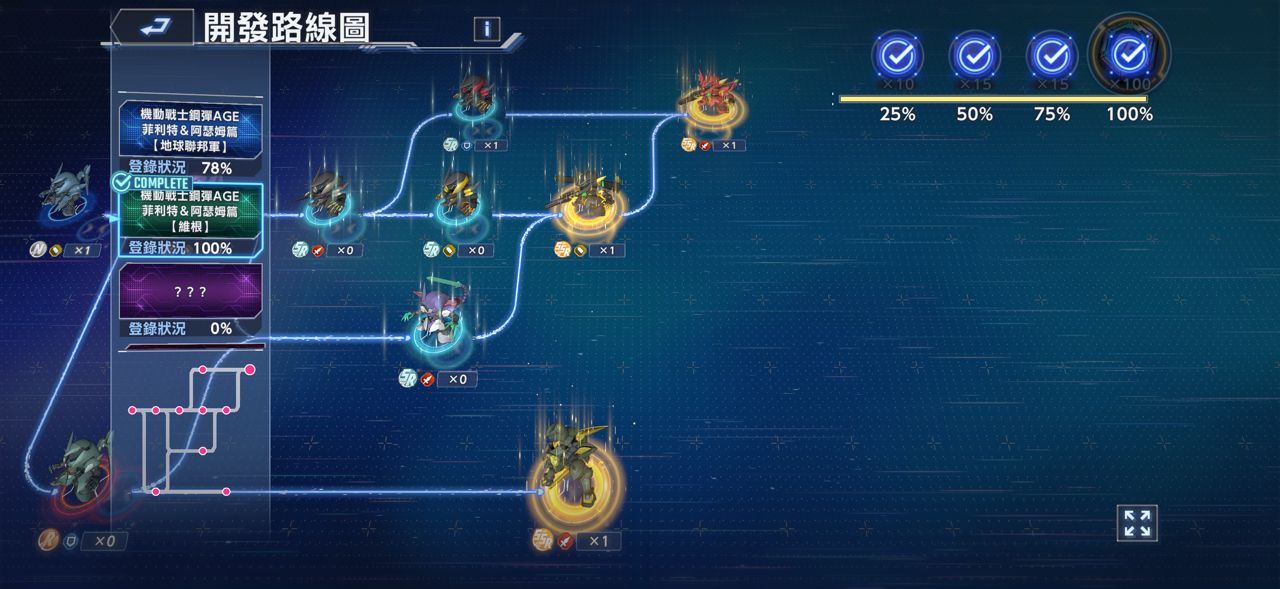
Task: Claim the 25% completion reward
Action: tap(897, 57)
